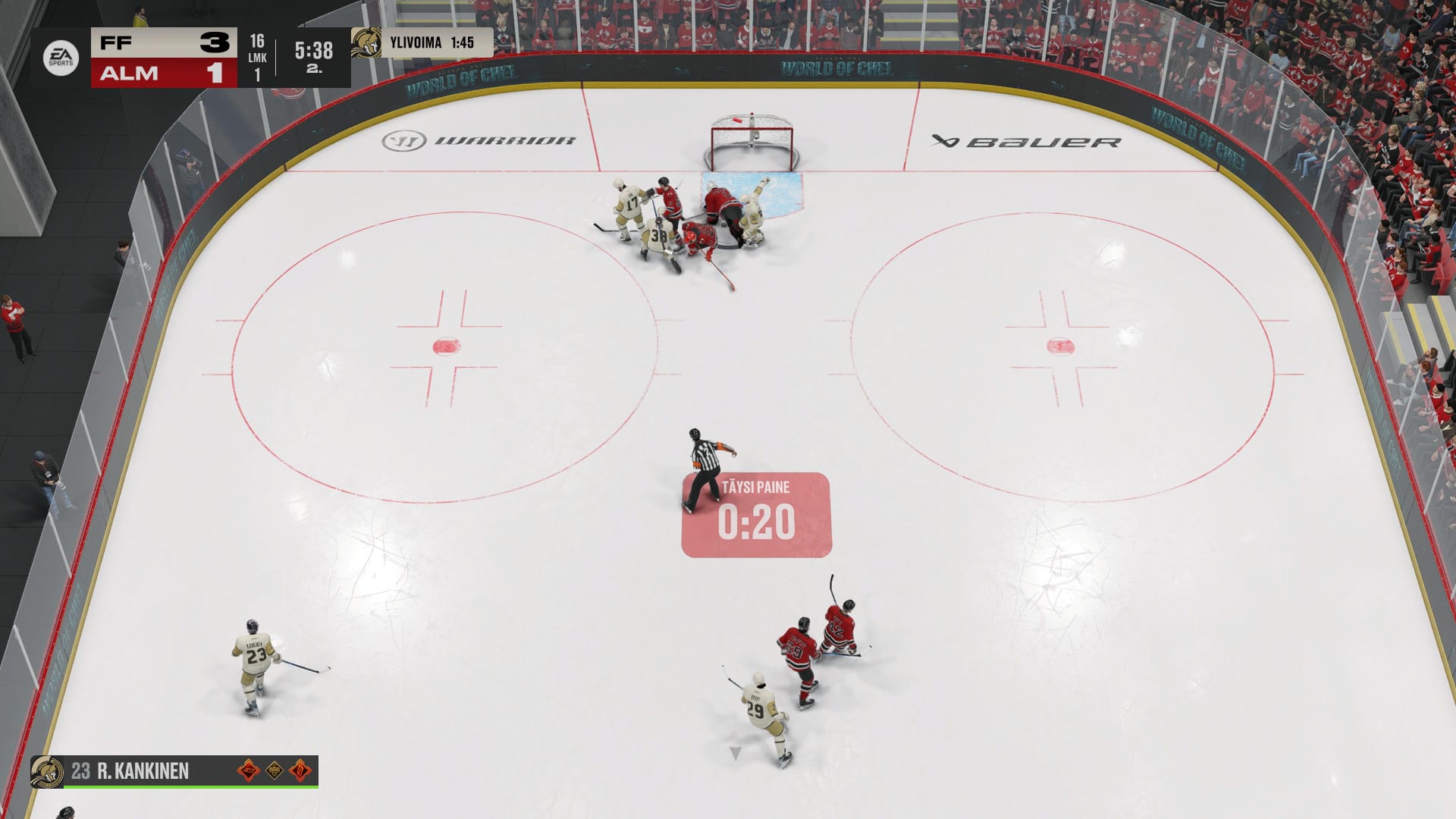Click the EA Sports logo on the scoreboard
The image size is (1456, 819).
(x=61, y=58)
